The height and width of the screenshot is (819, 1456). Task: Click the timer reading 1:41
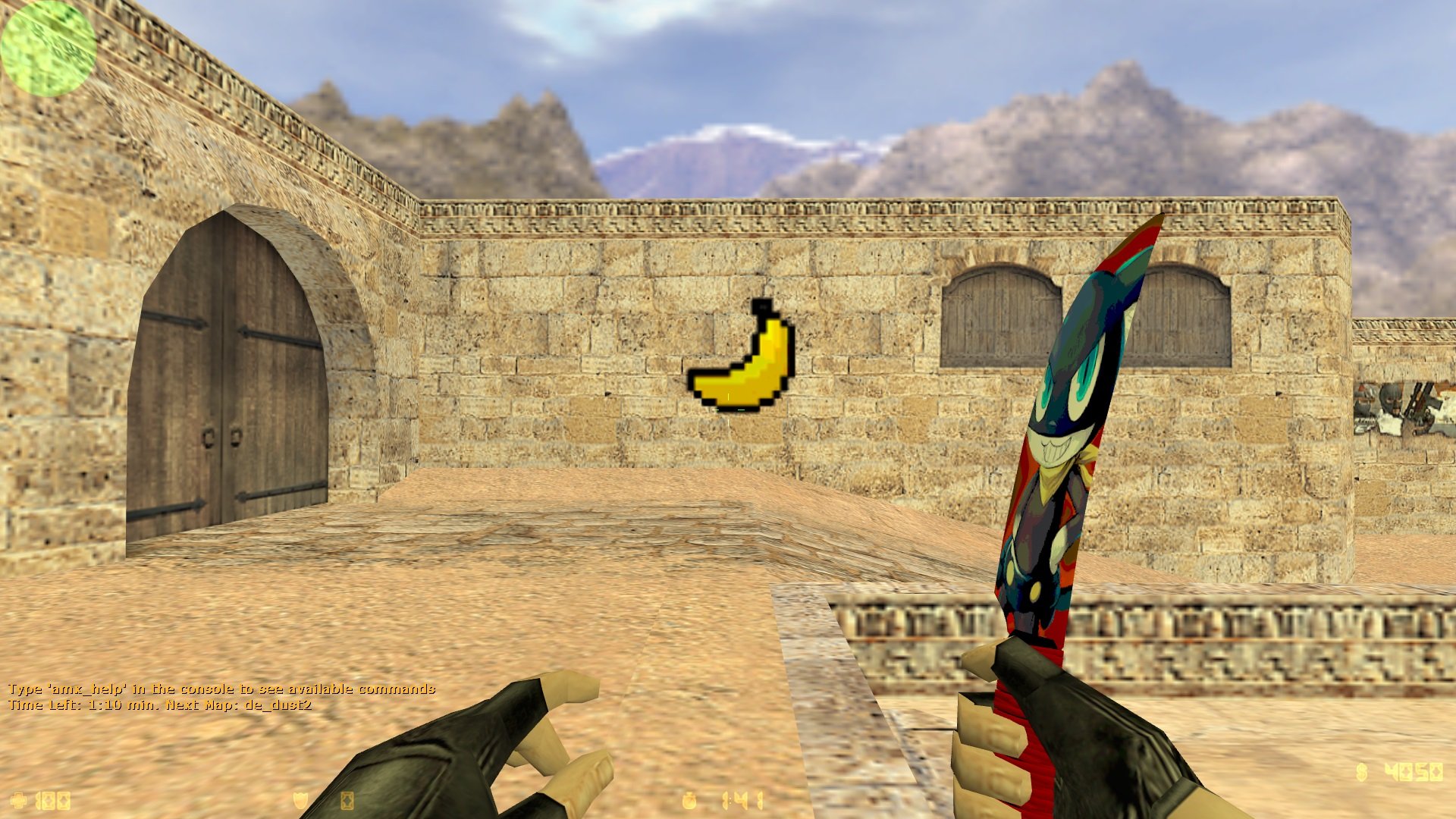click(x=743, y=800)
